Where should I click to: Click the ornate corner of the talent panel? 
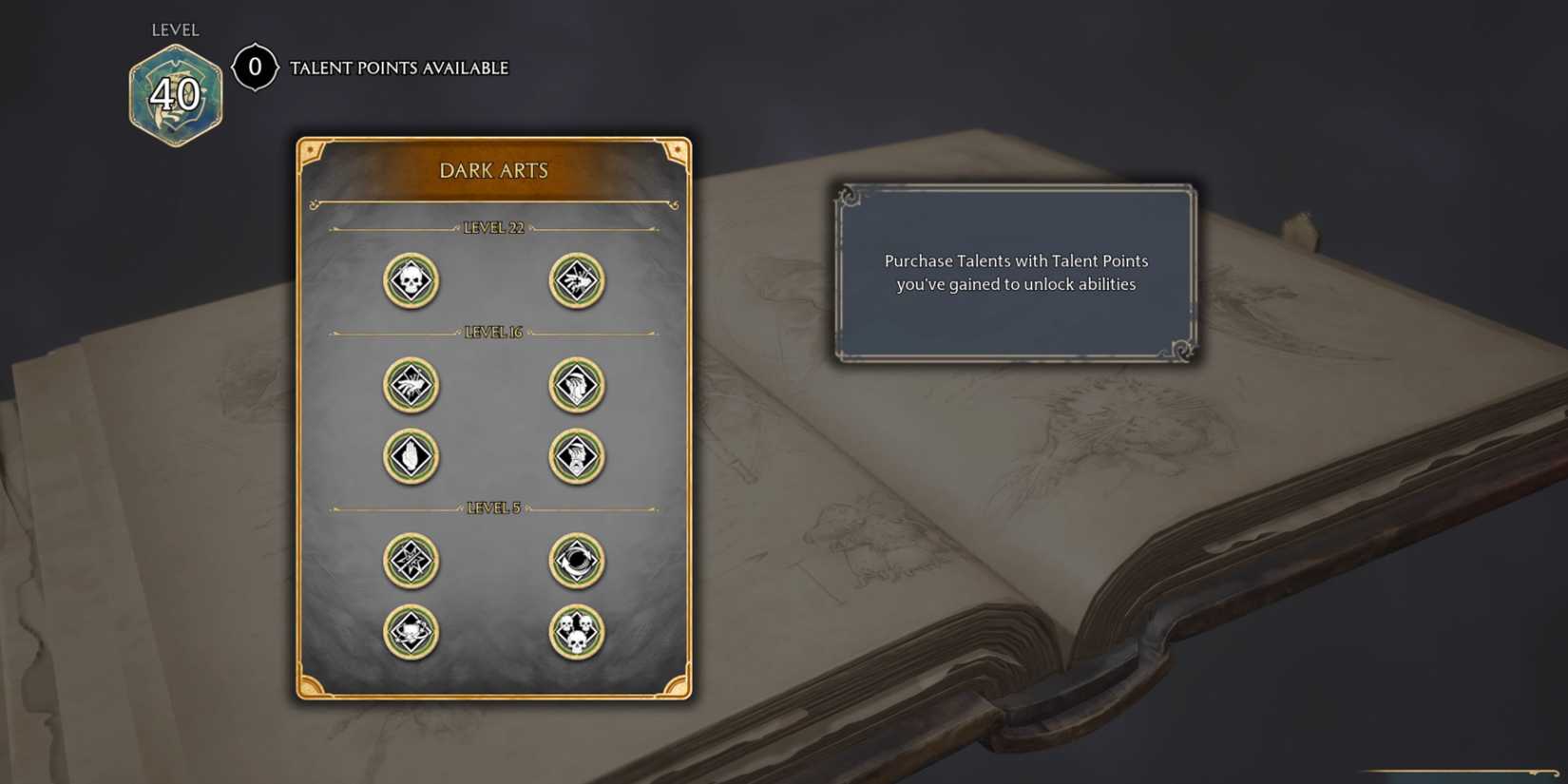[x=311, y=149]
